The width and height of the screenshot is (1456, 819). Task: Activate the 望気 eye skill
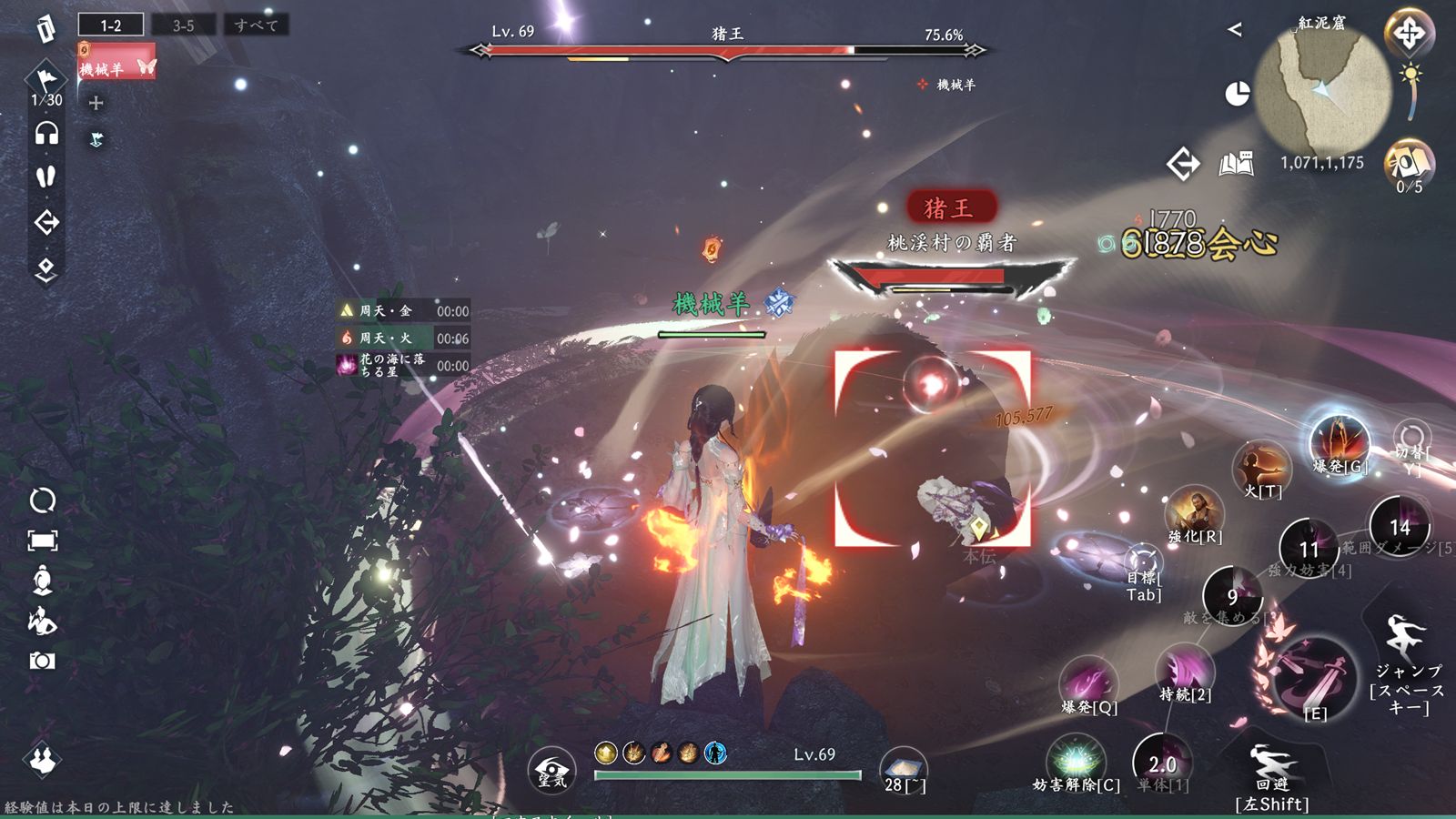(551, 770)
